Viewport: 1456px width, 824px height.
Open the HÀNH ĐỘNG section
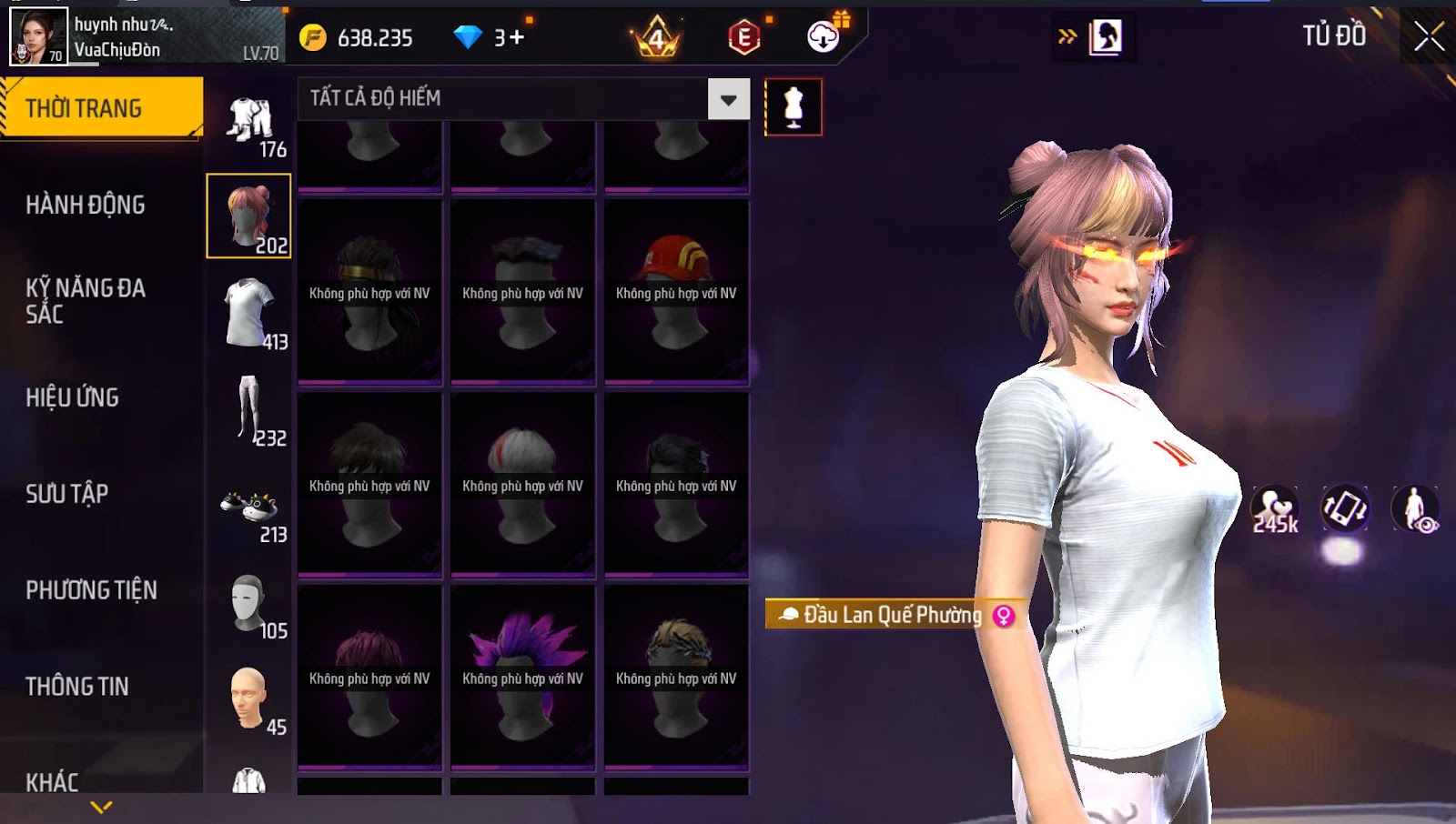coord(86,205)
